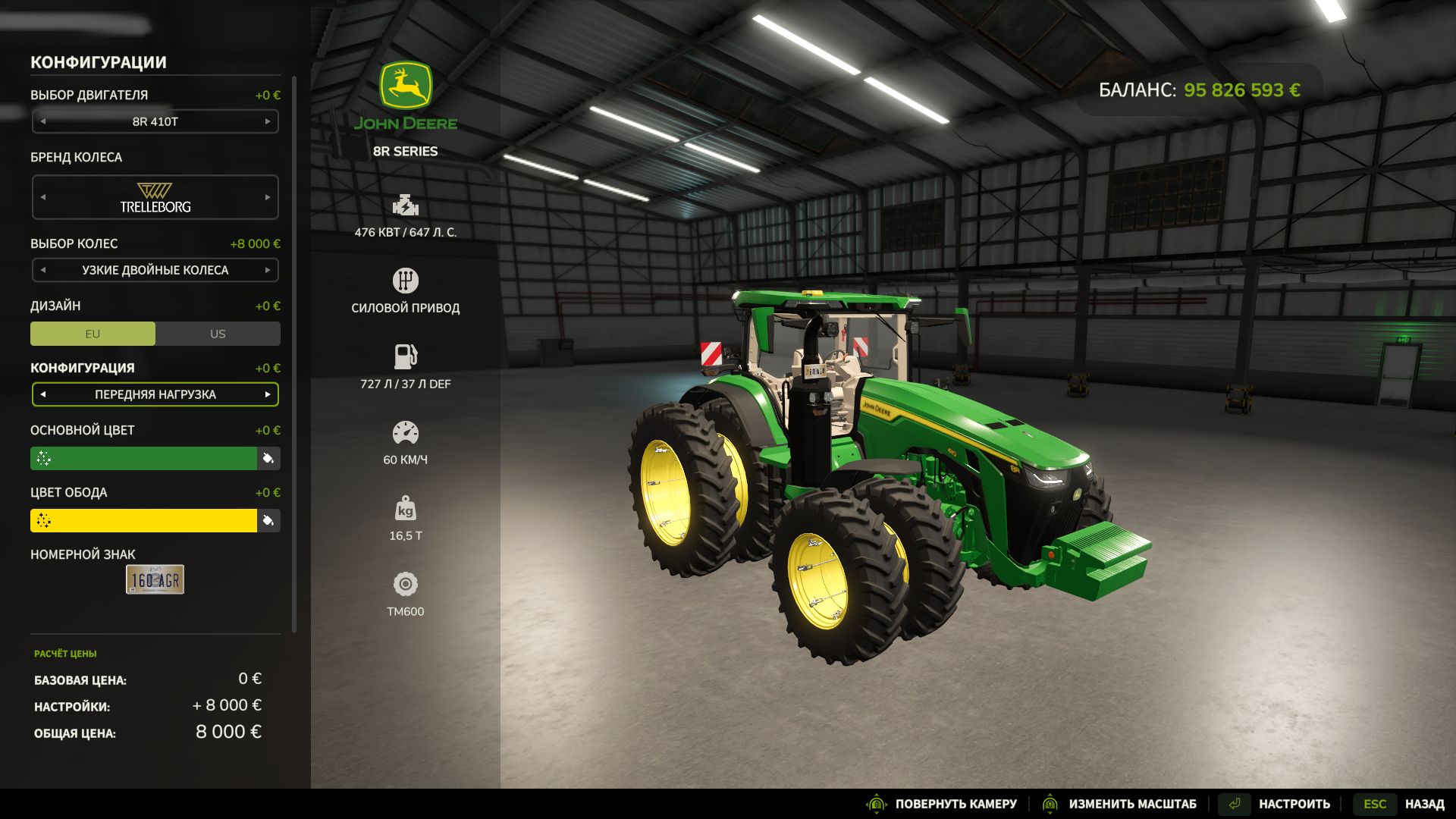Click the TM600 gear icon

point(406,585)
